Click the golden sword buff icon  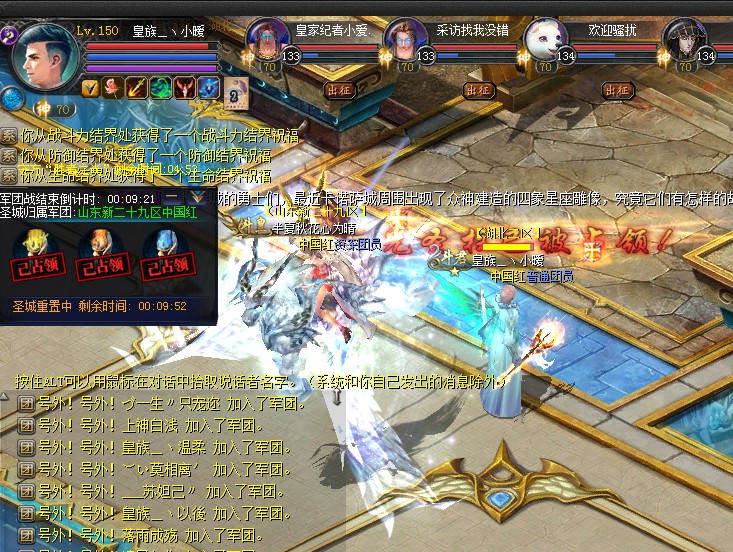pos(137,88)
